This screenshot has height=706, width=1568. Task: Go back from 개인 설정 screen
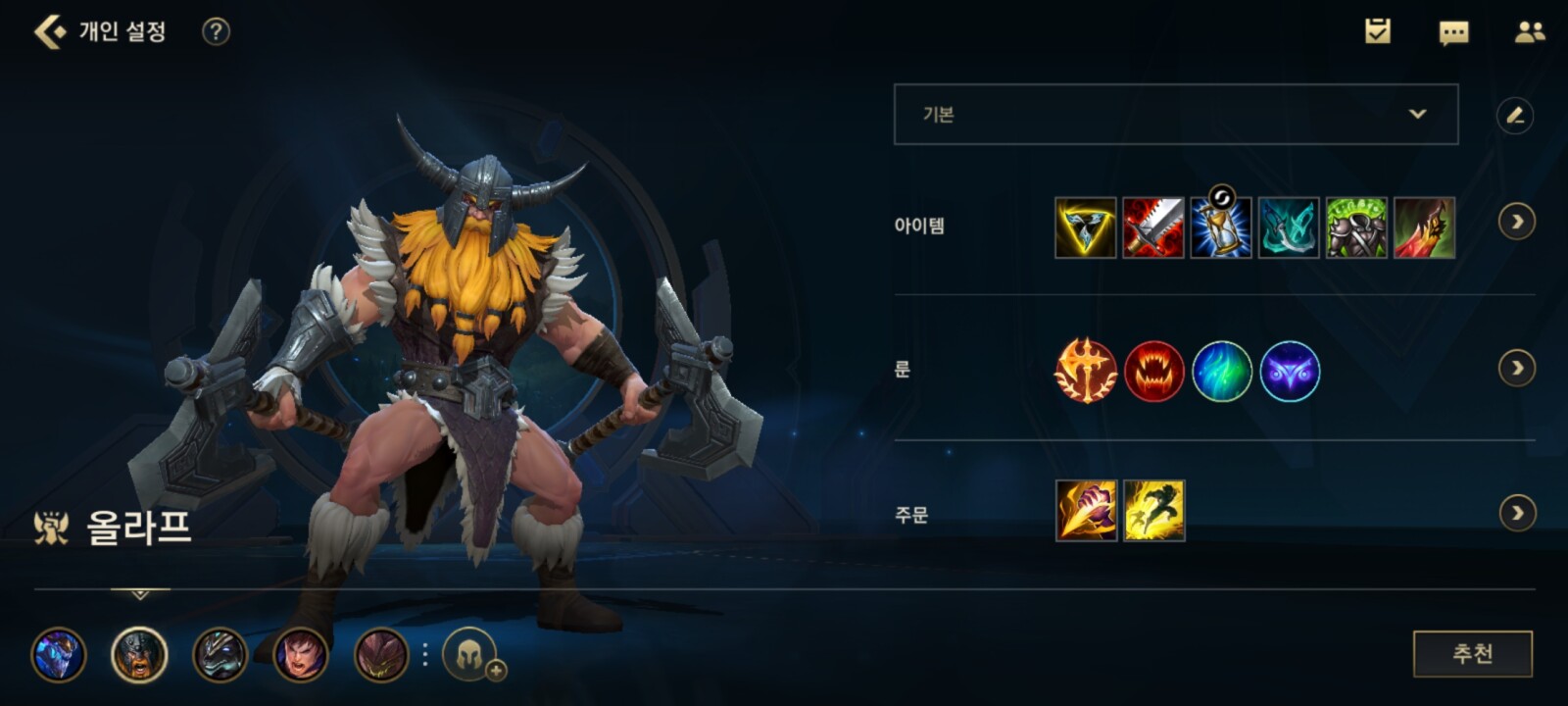click(x=49, y=31)
